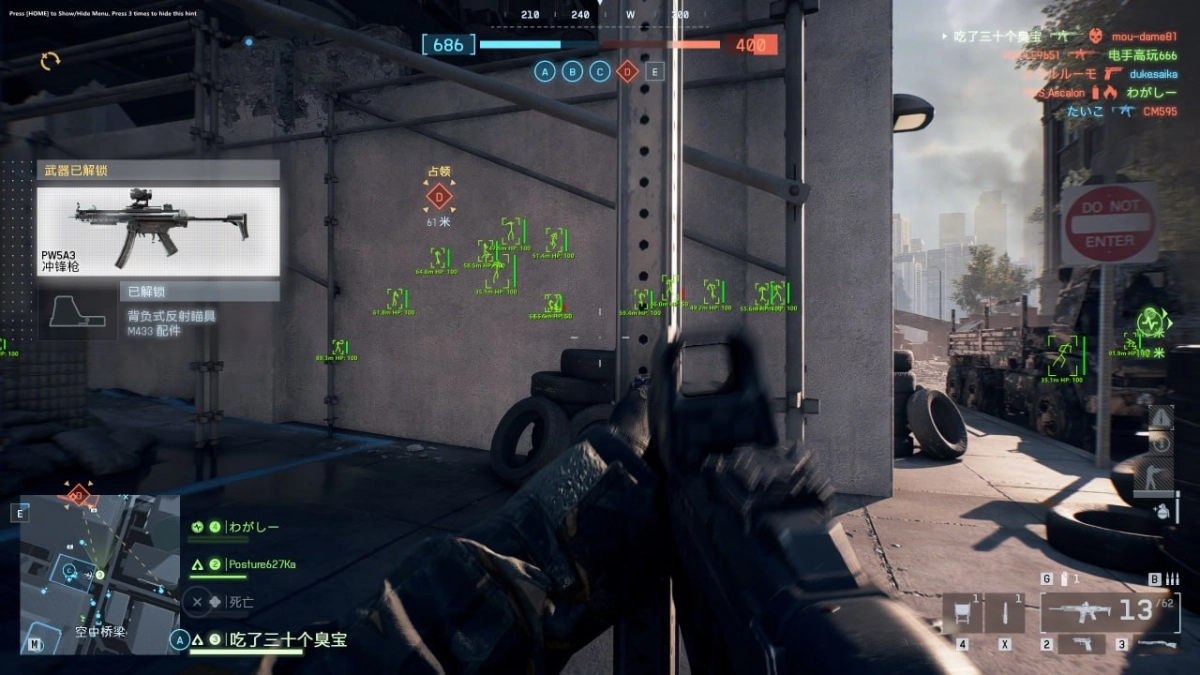This screenshot has height=675, width=1200.
Task: Click the dead squad member row 死亡
Action: coord(213,602)
